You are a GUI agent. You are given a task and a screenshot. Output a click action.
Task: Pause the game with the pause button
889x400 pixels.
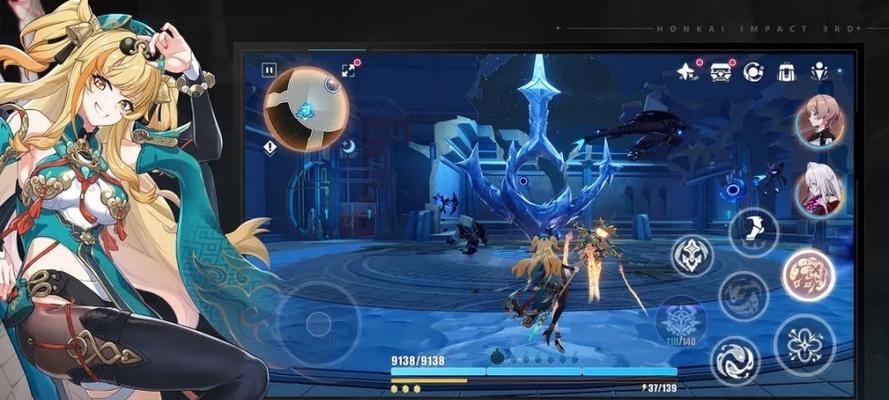(x=269, y=70)
